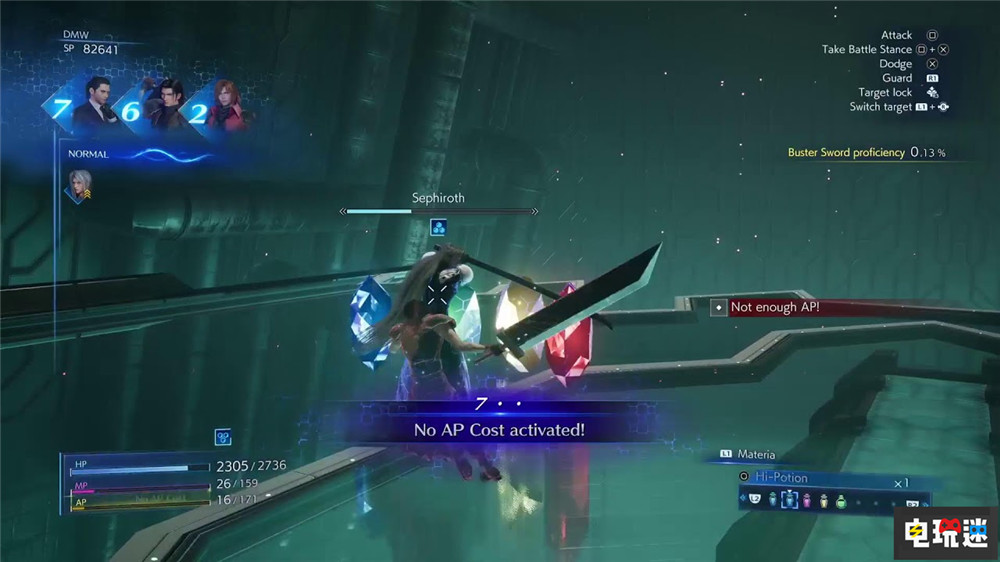Choose the first teal potion in item bar
The width and height of the screenshot is (1000, 562).
coord(772,500)
